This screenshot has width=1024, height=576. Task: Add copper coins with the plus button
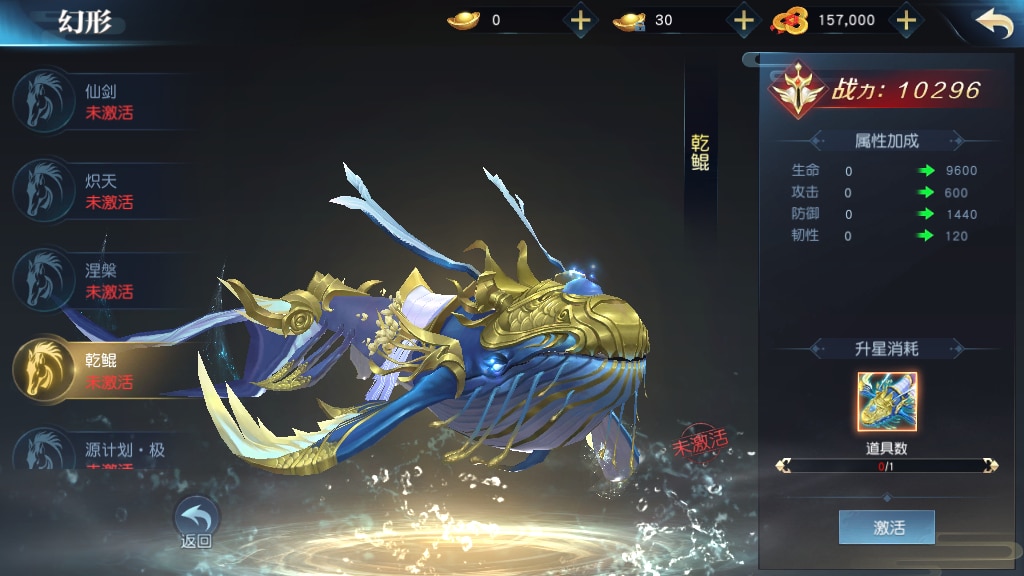pos(905,20)
